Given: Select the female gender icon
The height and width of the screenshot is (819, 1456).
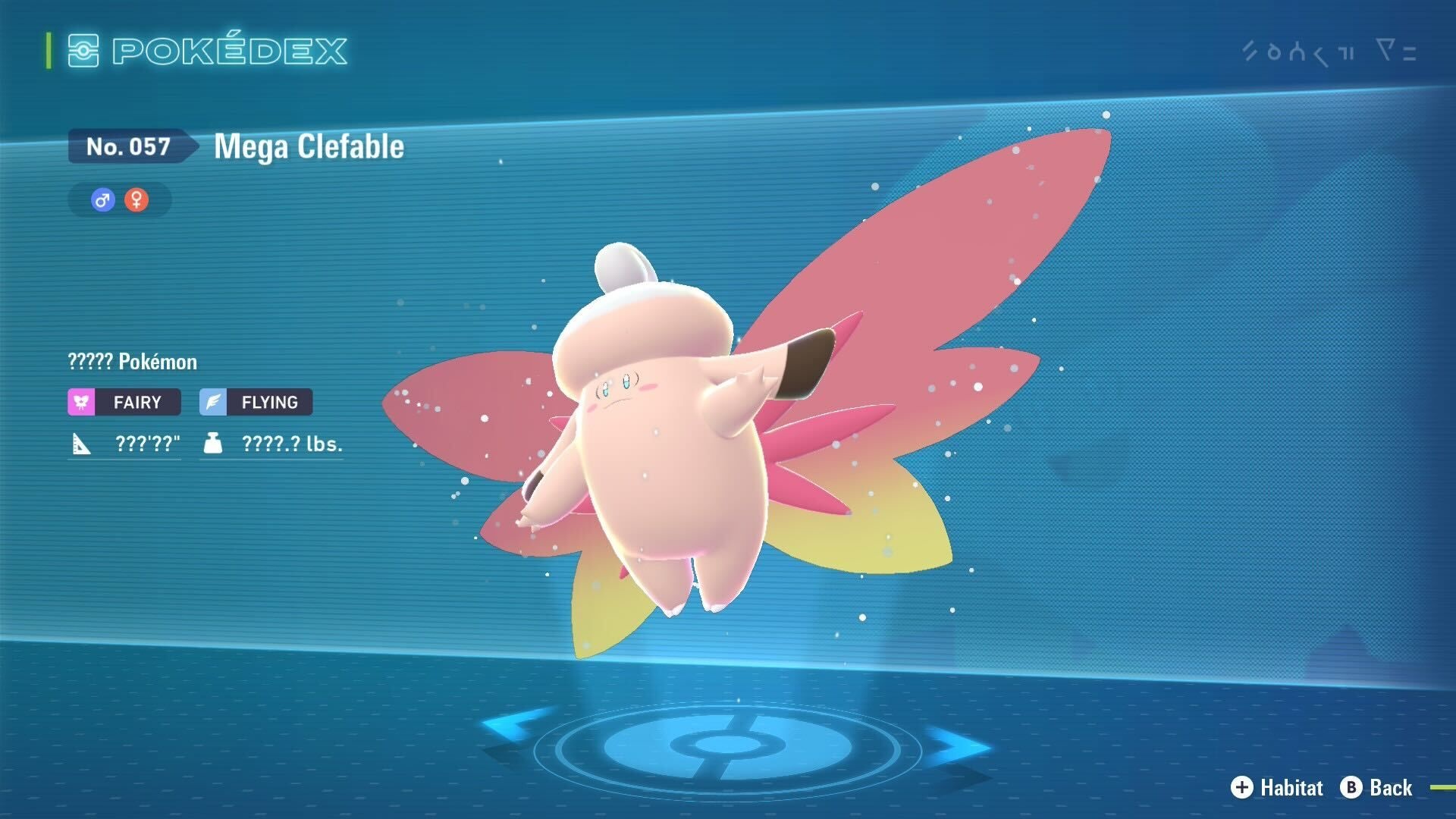Looking at the screenshot, I should click(136, 200).
